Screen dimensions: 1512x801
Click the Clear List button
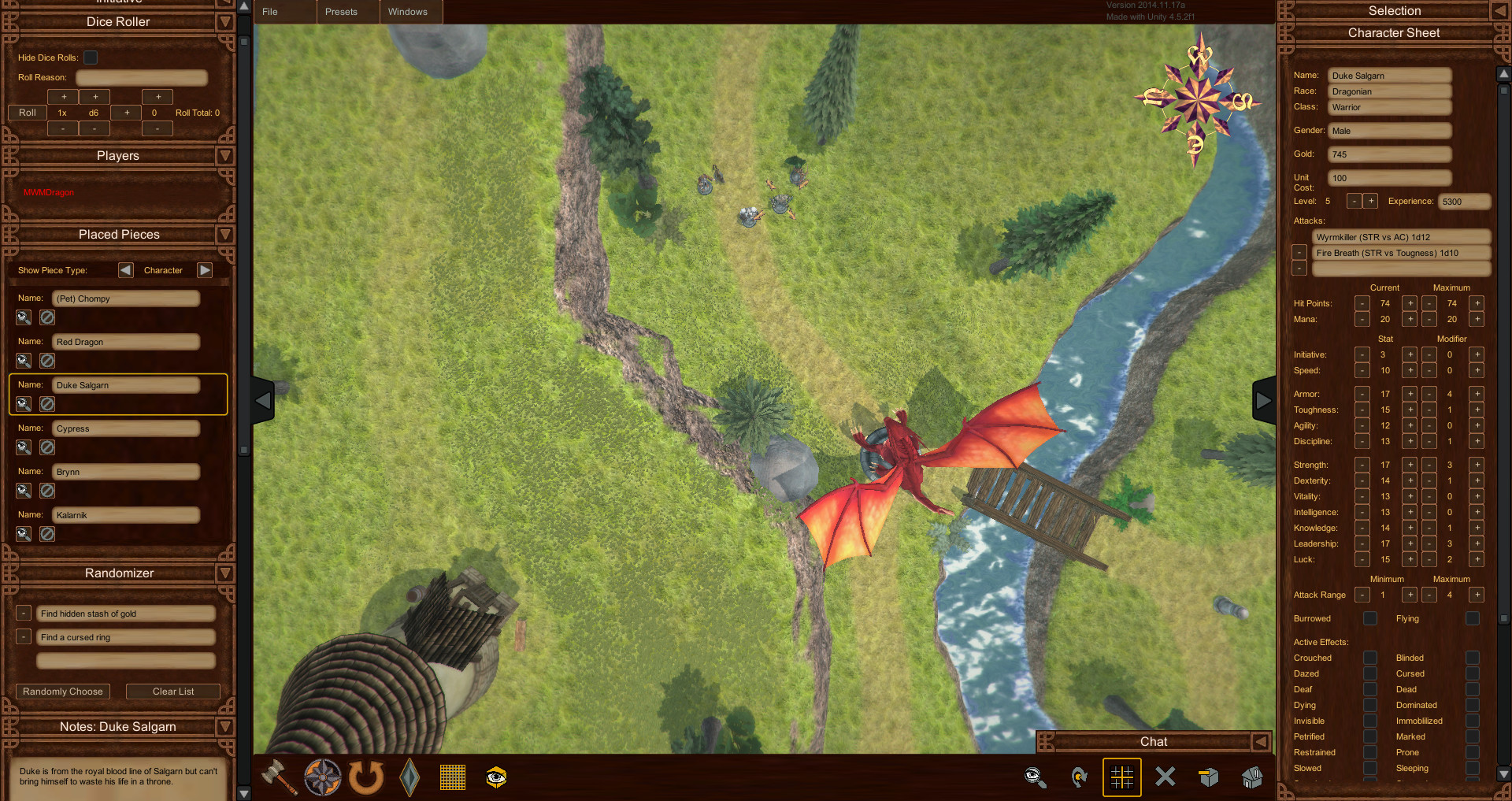[x=172, y=691]
